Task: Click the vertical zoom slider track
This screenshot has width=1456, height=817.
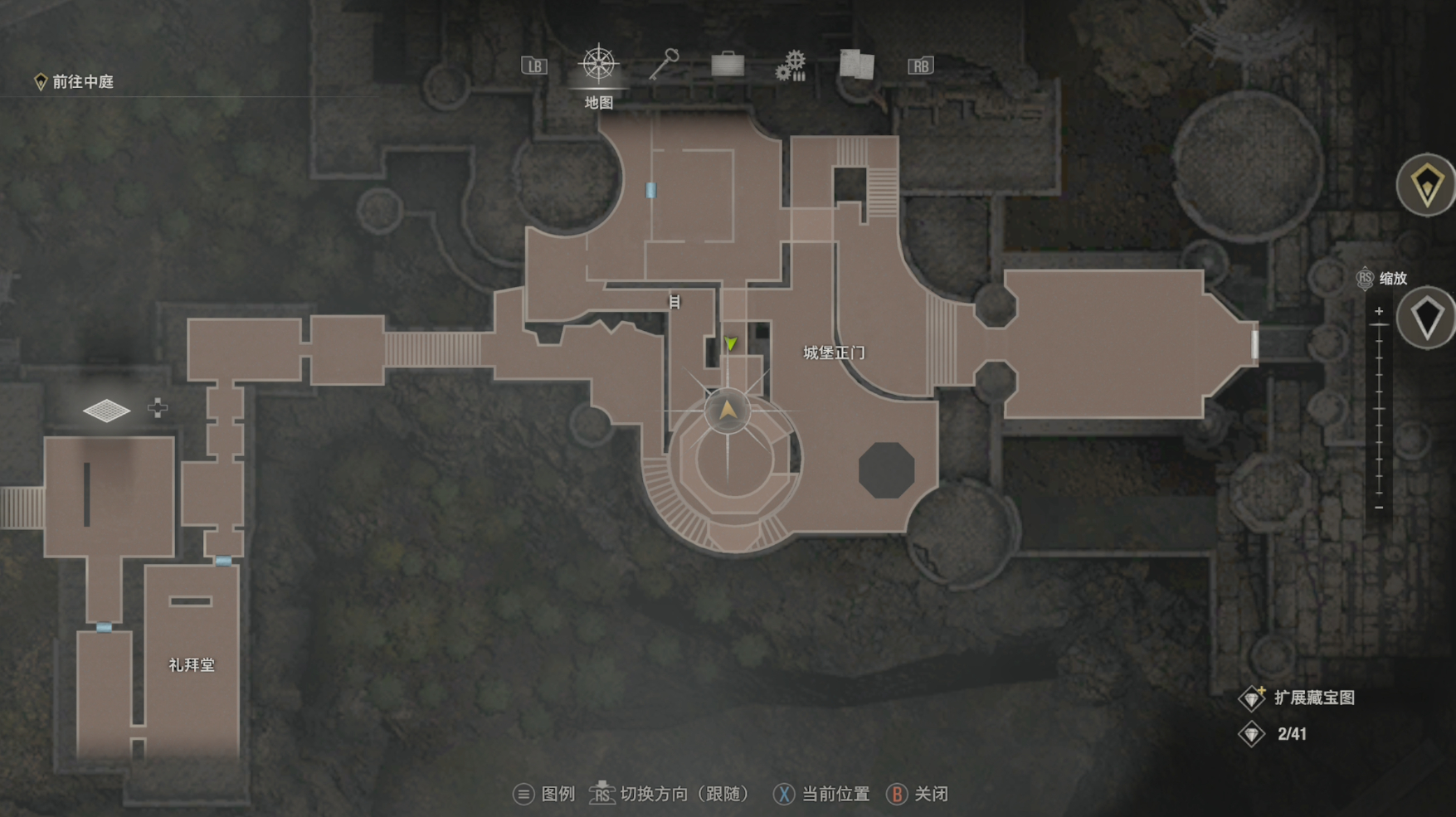Action: tap(1379, 411)
